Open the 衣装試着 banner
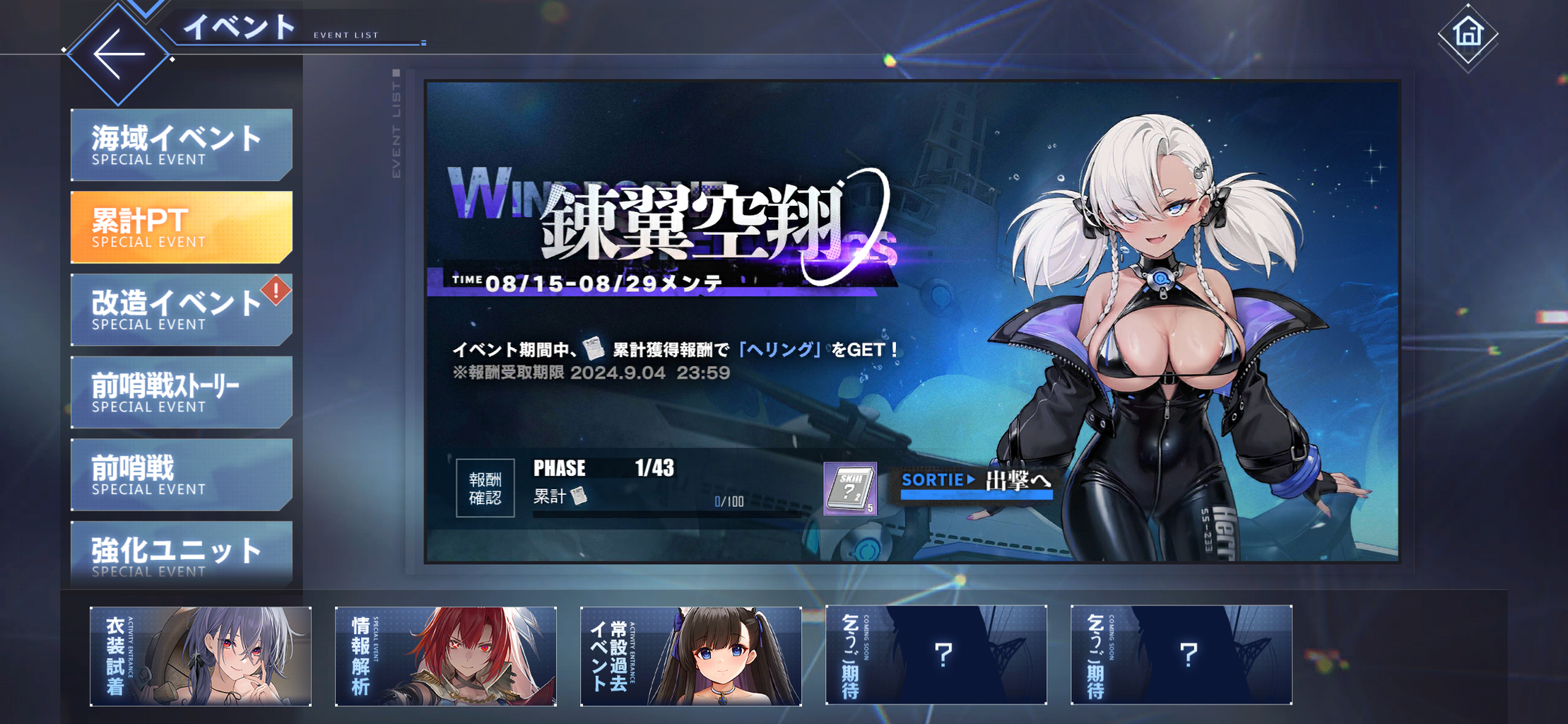The width and height of the screenshot is (1568, 724). click(x=200, y=655)
